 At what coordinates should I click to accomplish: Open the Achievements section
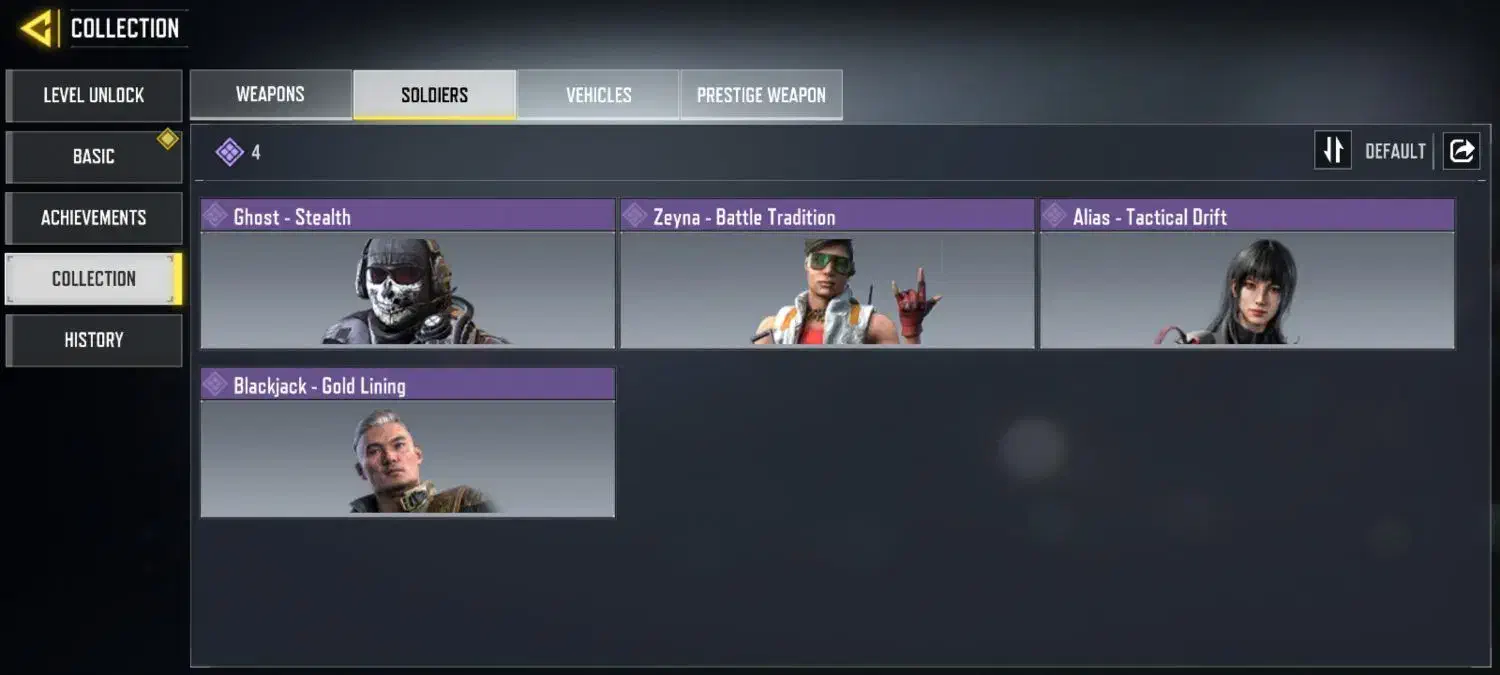pos(94,218)
